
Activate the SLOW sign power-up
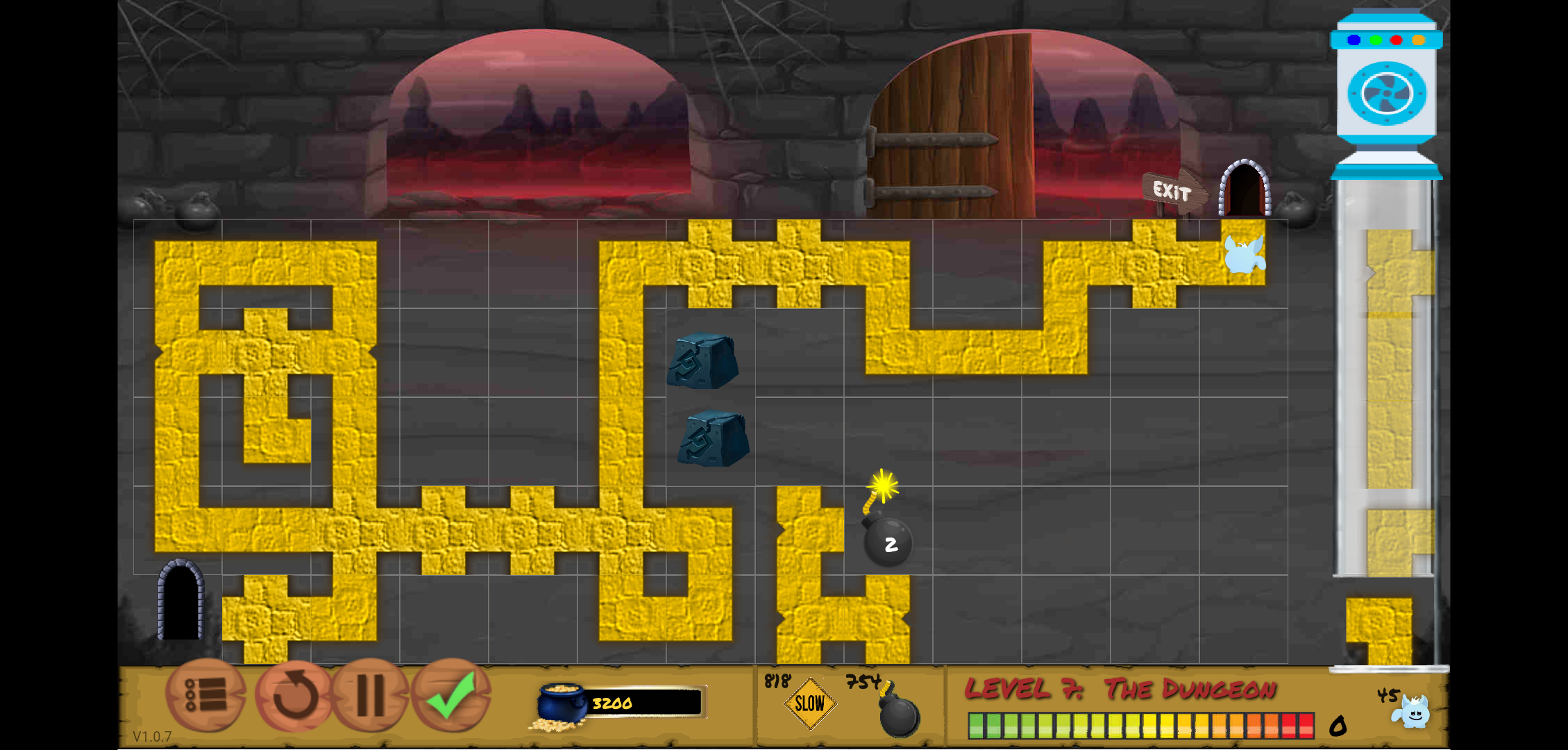click(809, 704)
